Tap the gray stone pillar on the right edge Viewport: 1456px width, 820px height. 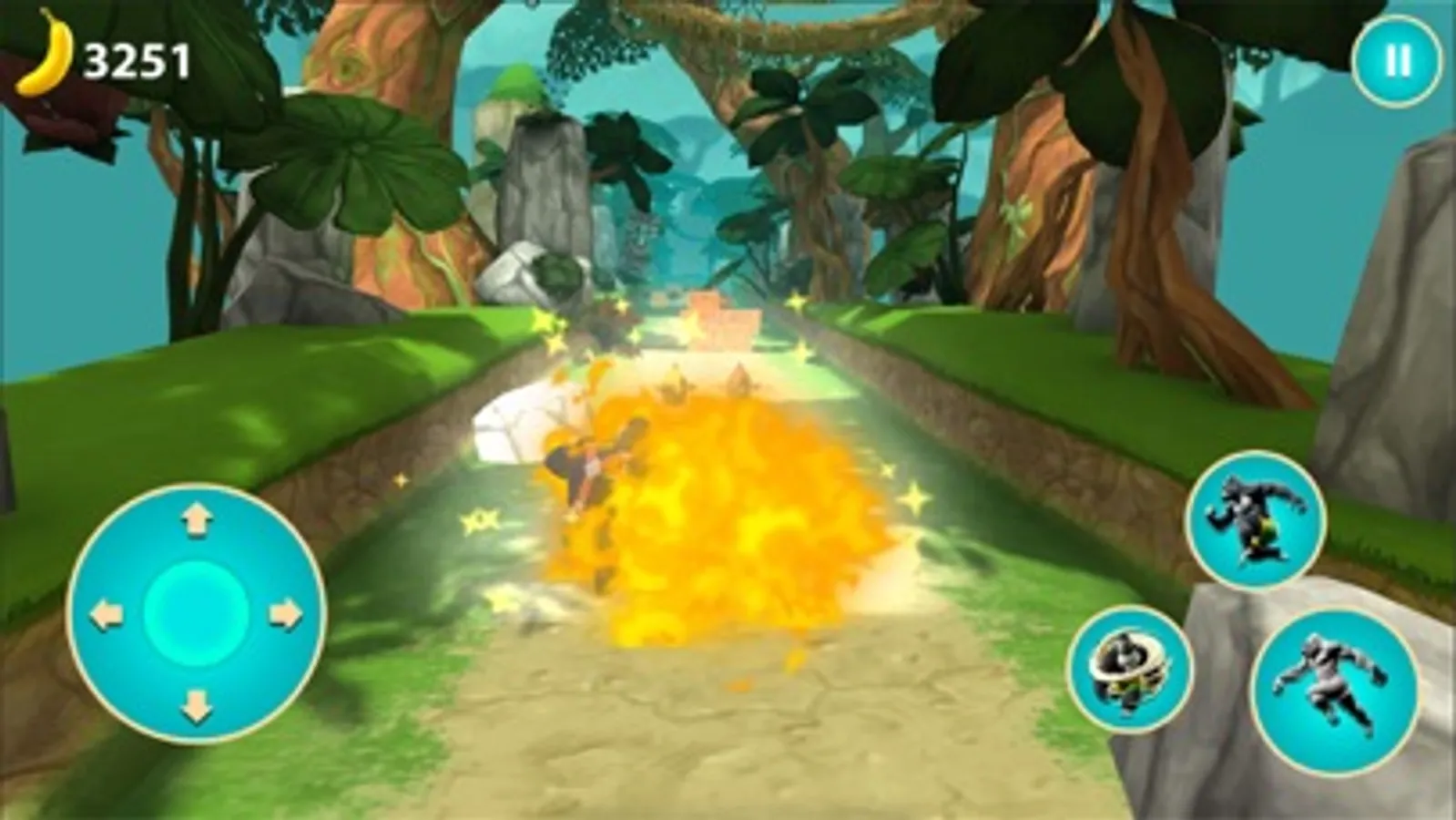(1402, 319)
